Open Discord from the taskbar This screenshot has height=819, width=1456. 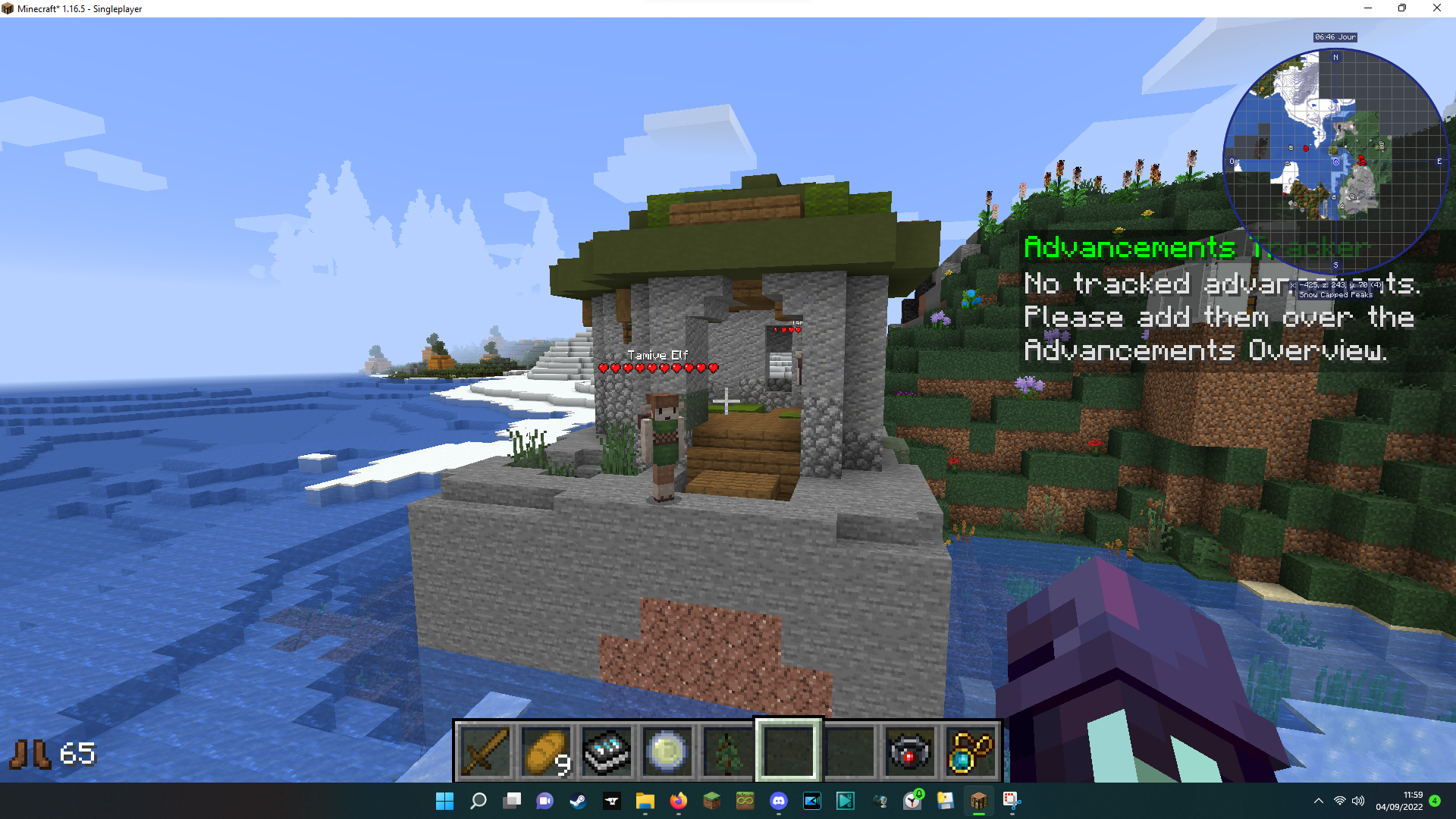(780, 801)
